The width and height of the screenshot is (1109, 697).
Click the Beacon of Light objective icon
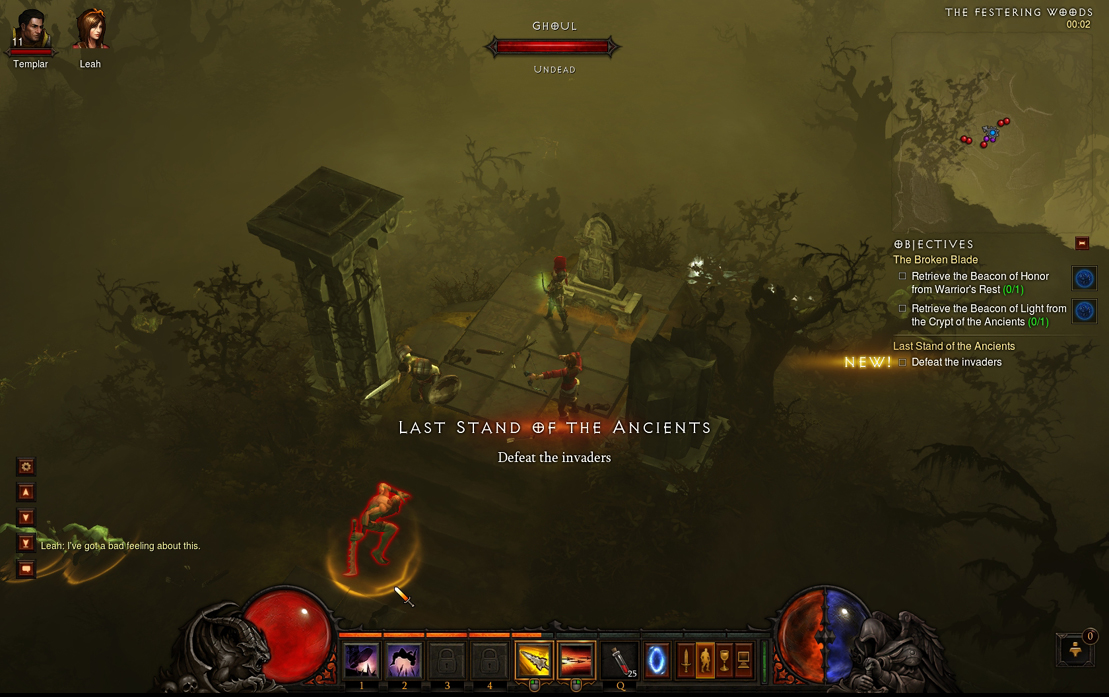1084,311
